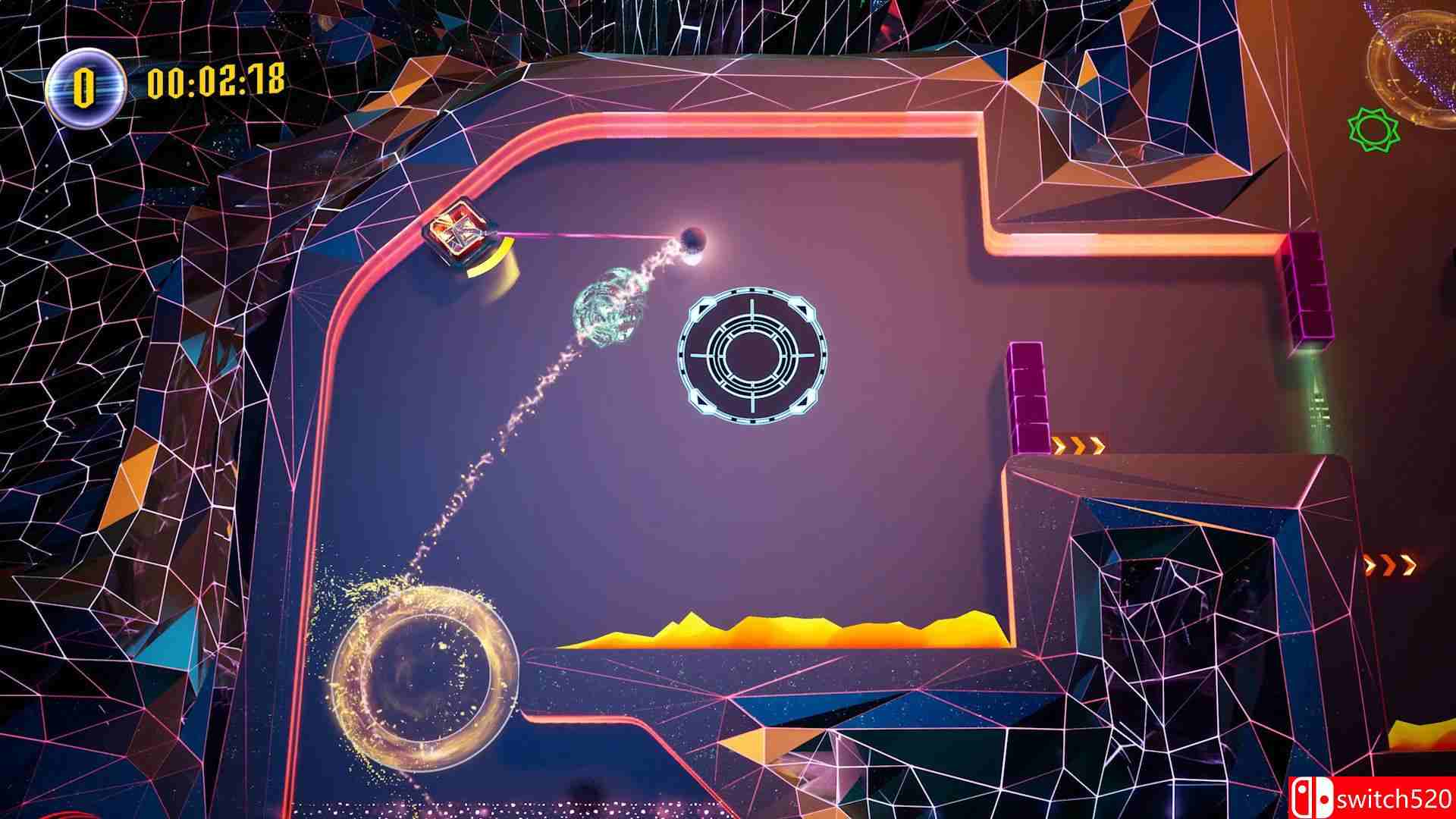Click the pink neon track border at the top

[x=758, y=121]
